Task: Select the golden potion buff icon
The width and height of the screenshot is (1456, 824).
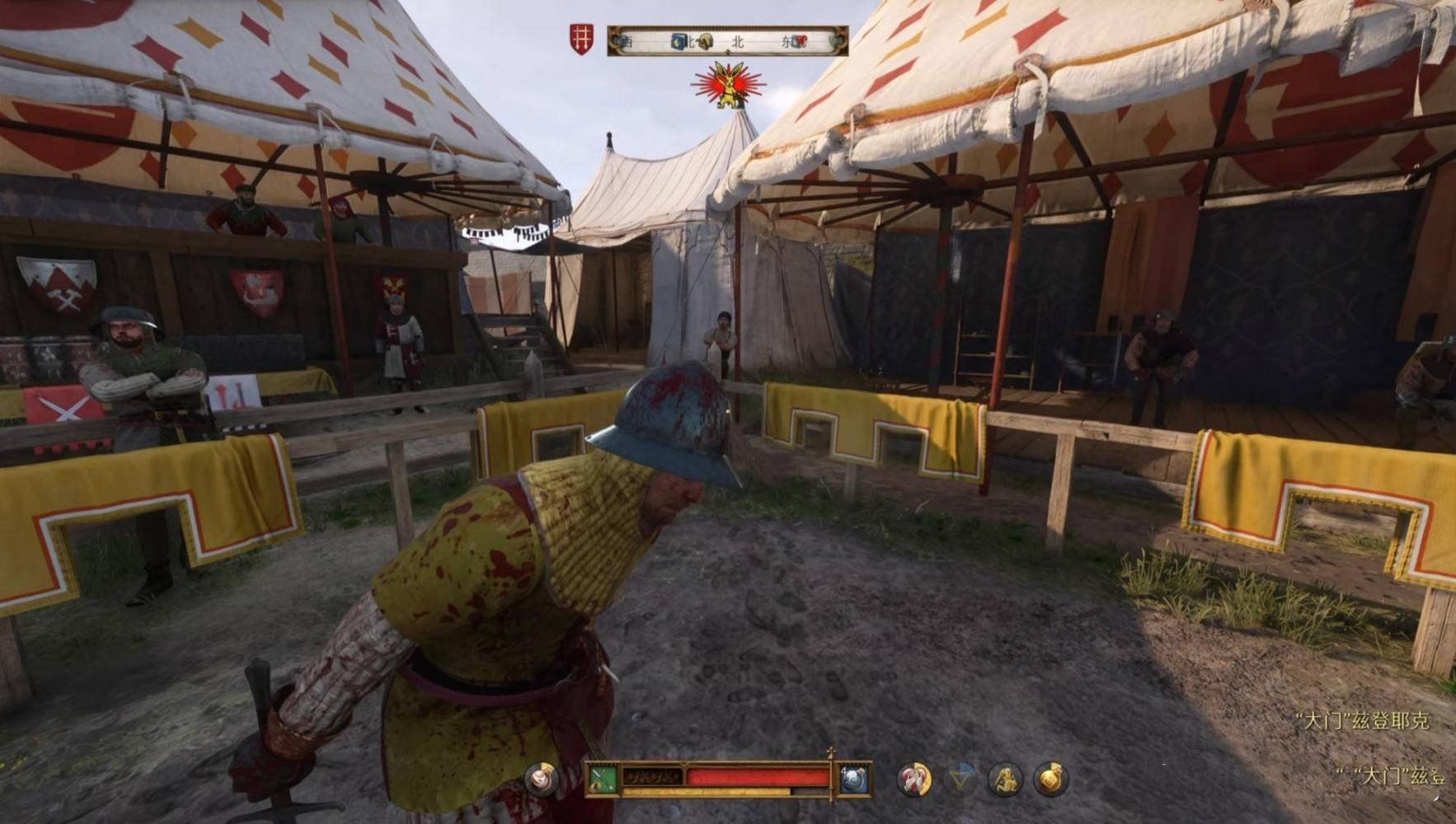Action: tap(1050, 779)
